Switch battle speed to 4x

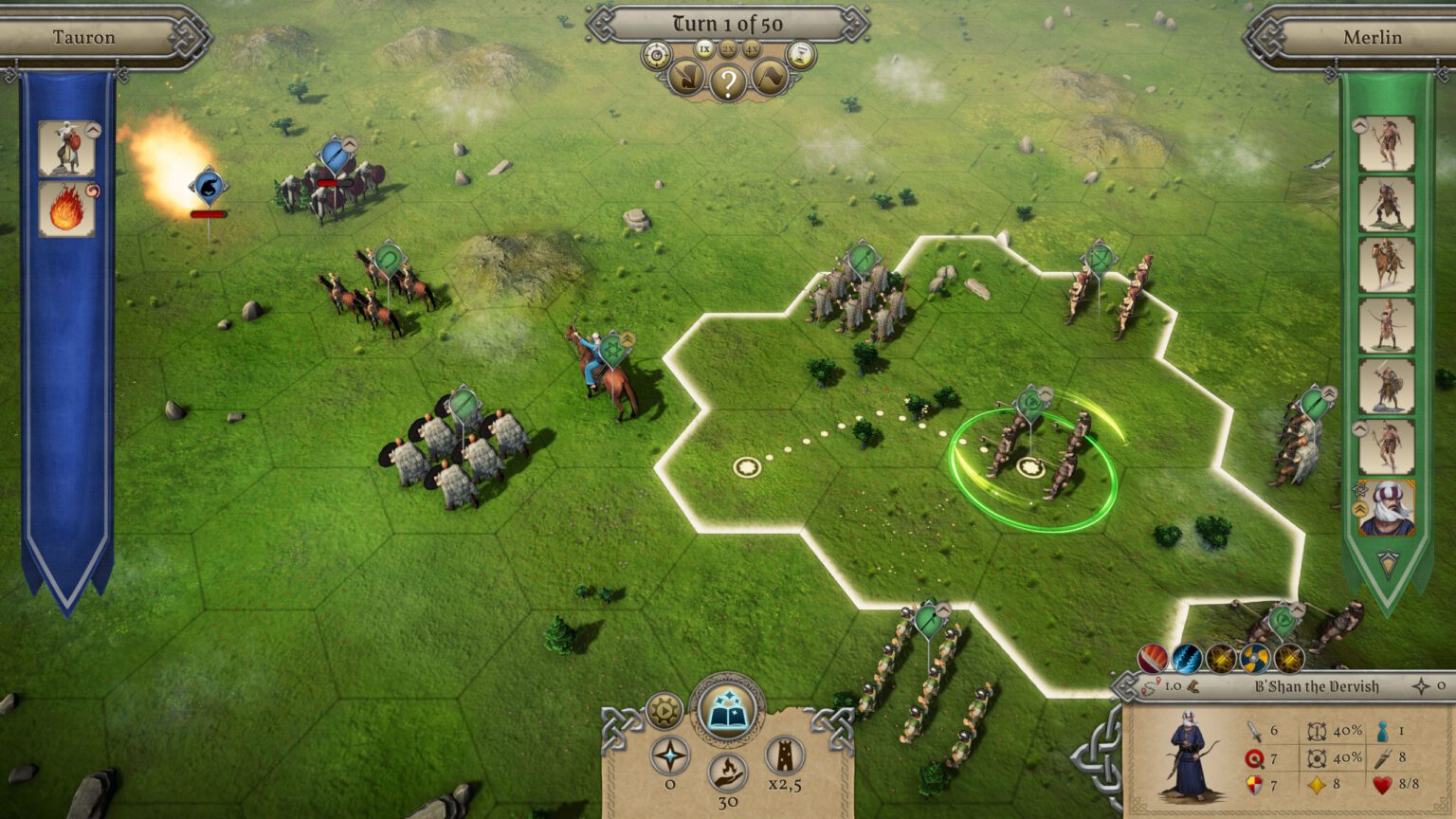pos(752,48)
